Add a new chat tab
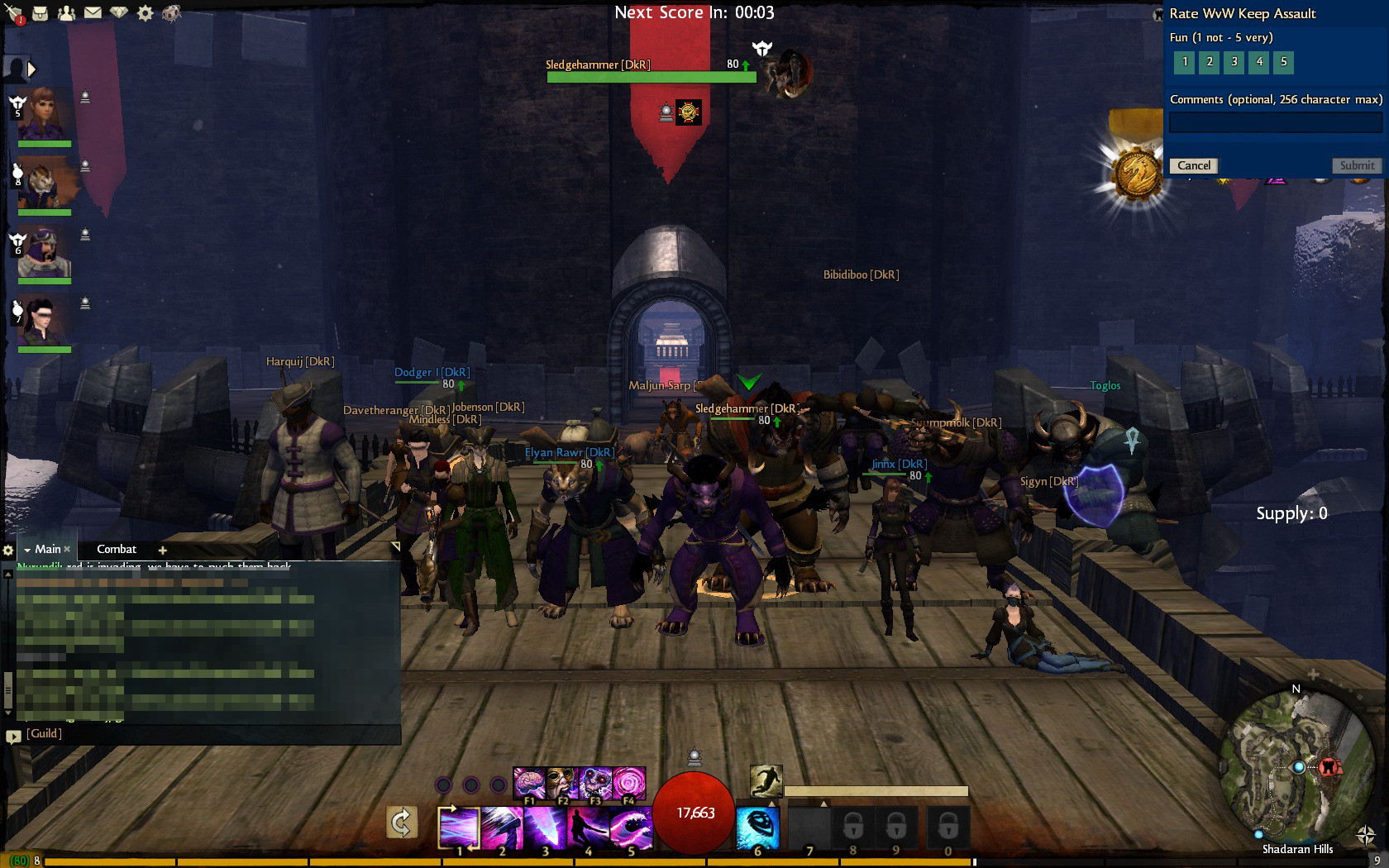1389x868 pixels. (x=163, y=550)
